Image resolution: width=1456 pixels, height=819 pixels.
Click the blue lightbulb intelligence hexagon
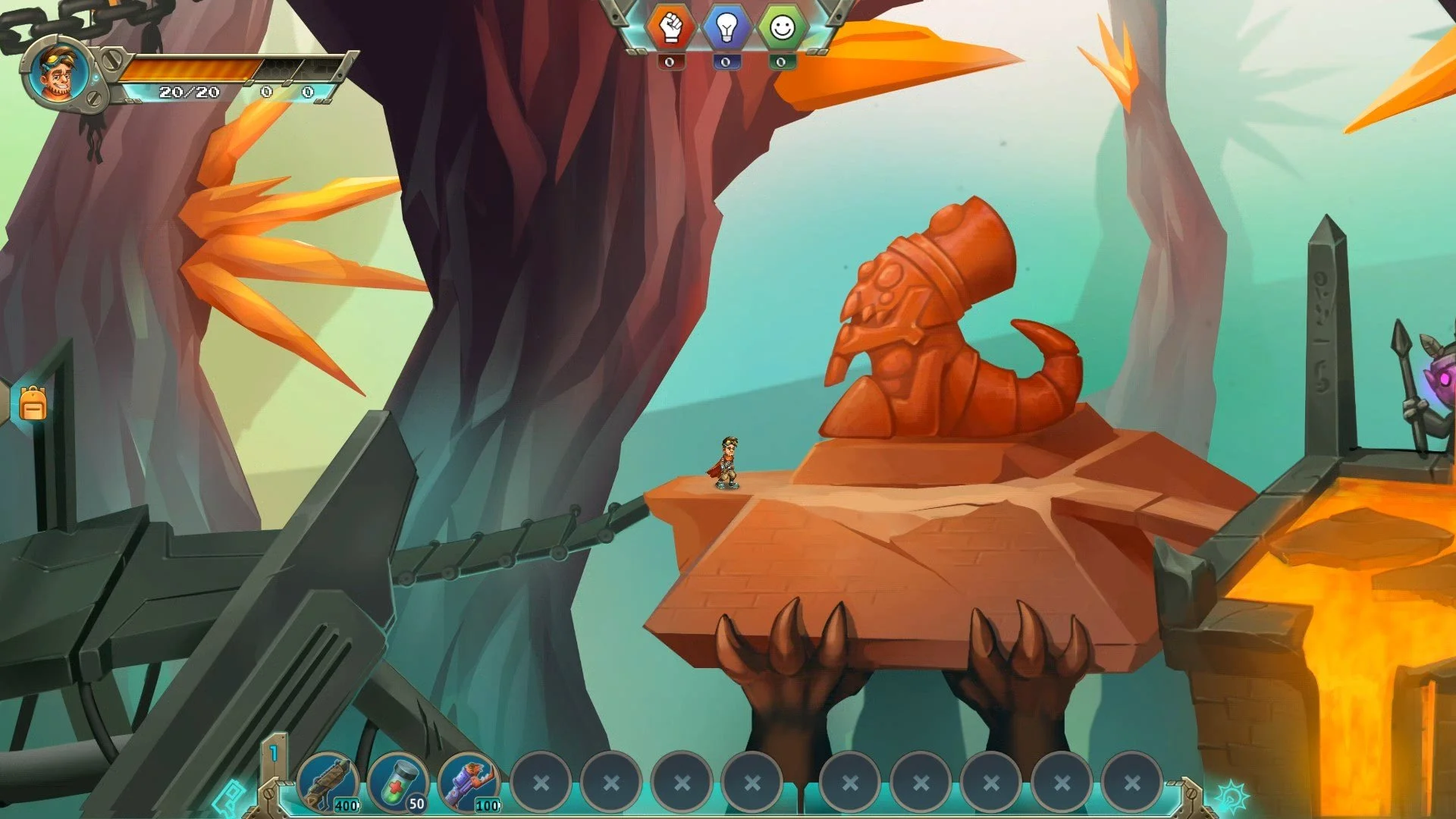728,27
